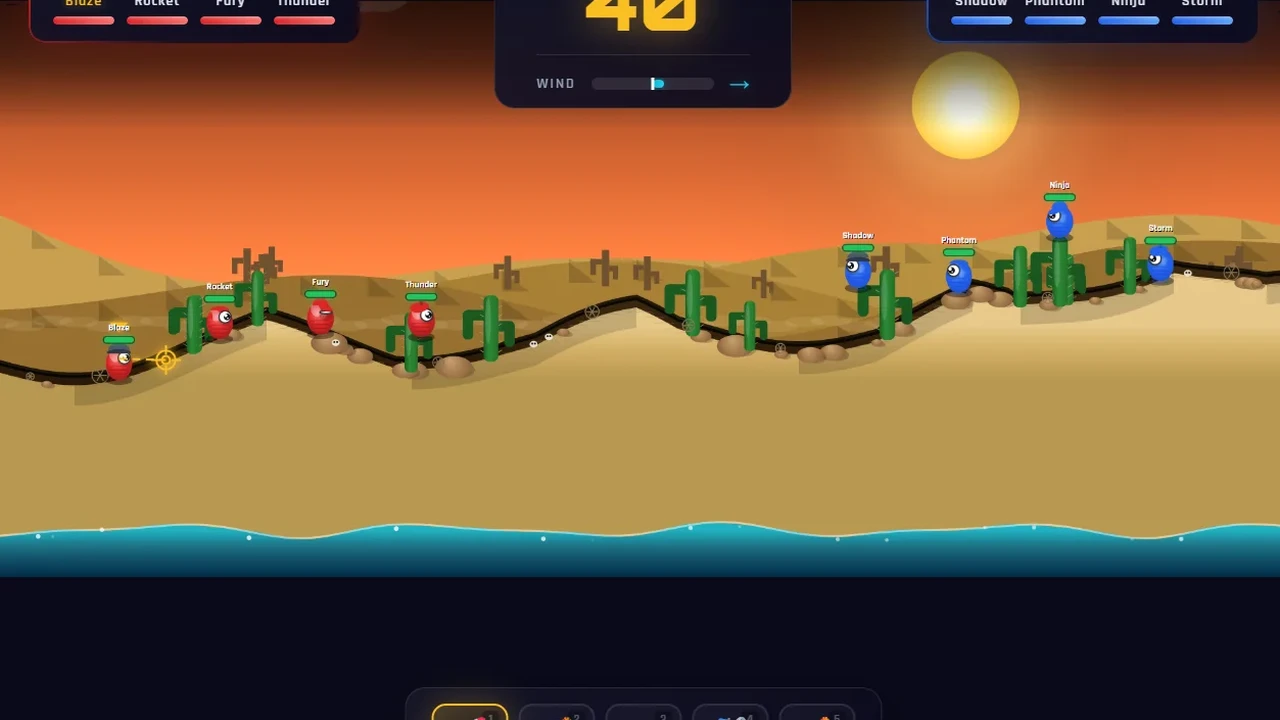Click the aiming crosshair near Blaze
The image size is (1280, 720).
164,358
